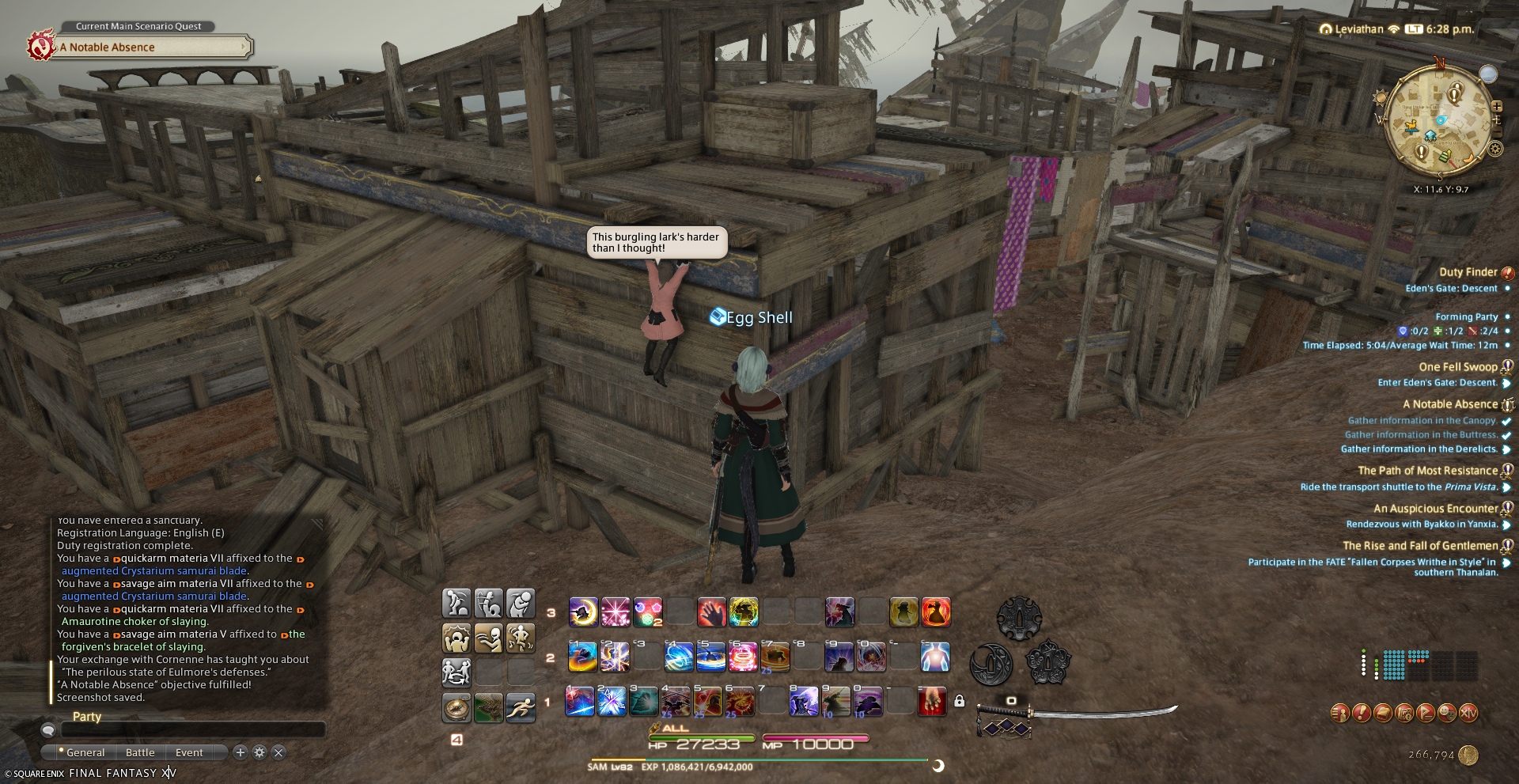Activate the red hand ability on hotbar 3
This screenshot has width=1519, height=784.
(x=711, y=612)
